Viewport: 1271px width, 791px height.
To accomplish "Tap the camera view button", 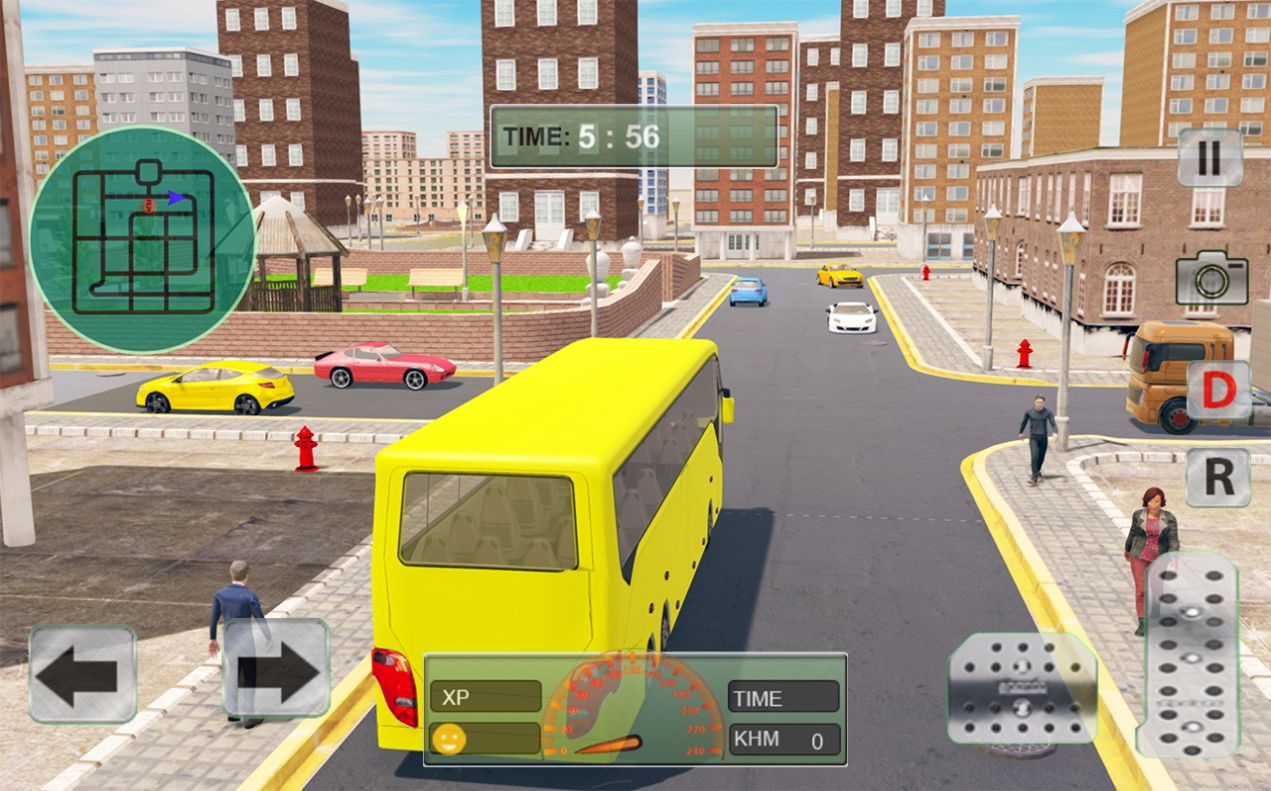I will (x=1211, y=279).
